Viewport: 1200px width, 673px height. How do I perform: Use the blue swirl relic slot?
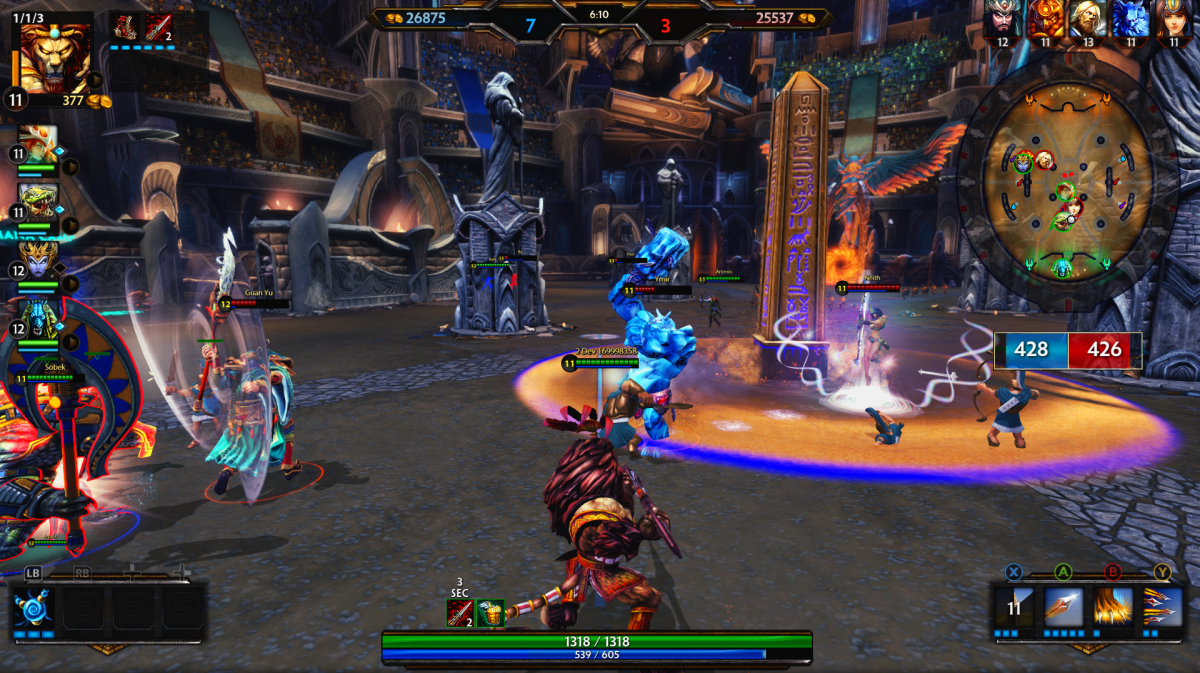pos(32,609)
